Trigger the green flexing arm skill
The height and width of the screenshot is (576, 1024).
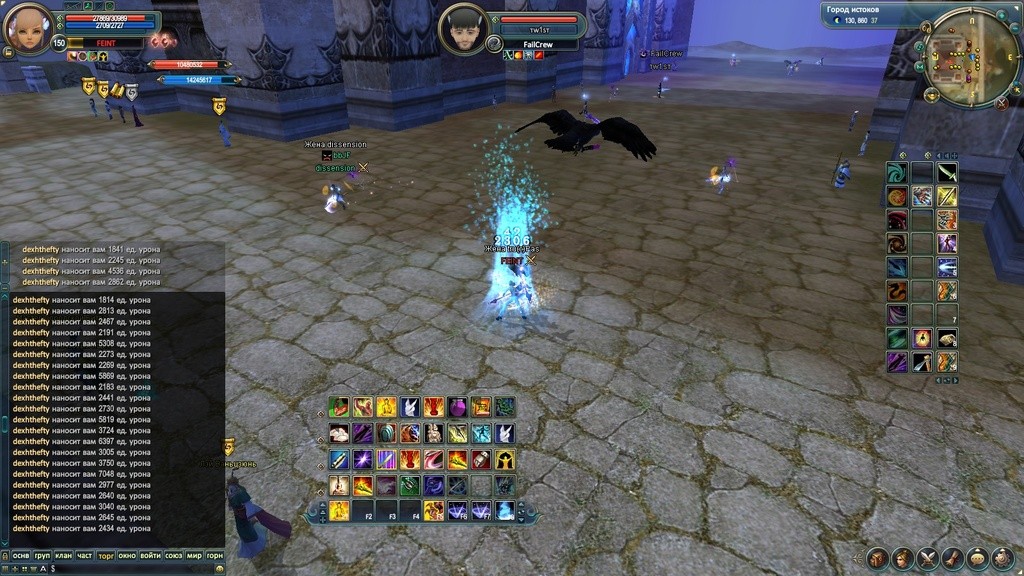click(x=339, y=407)
